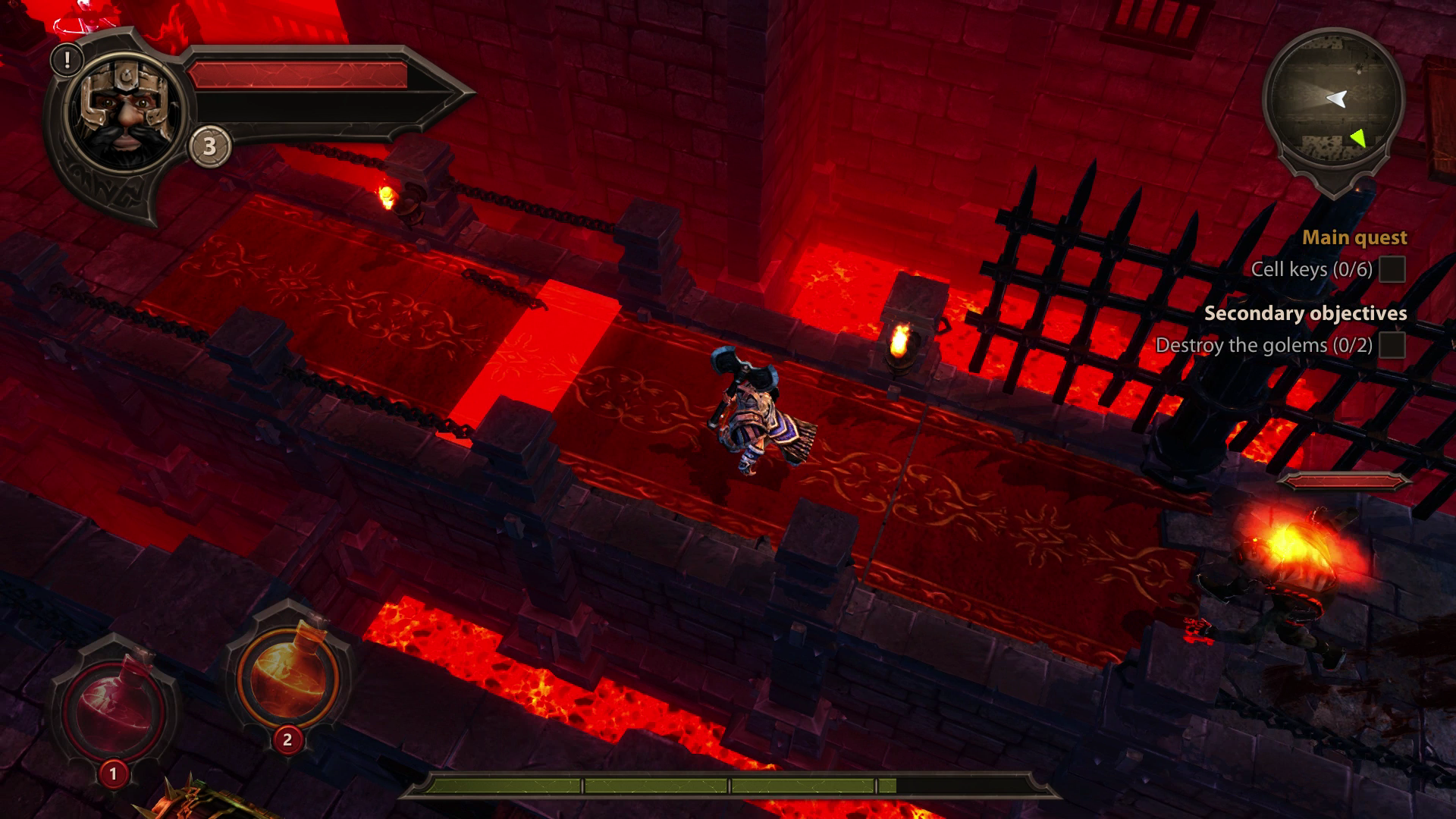Screen dimensions: 1456x819
Task: Expand the Main quest section
Action: 1354,237
